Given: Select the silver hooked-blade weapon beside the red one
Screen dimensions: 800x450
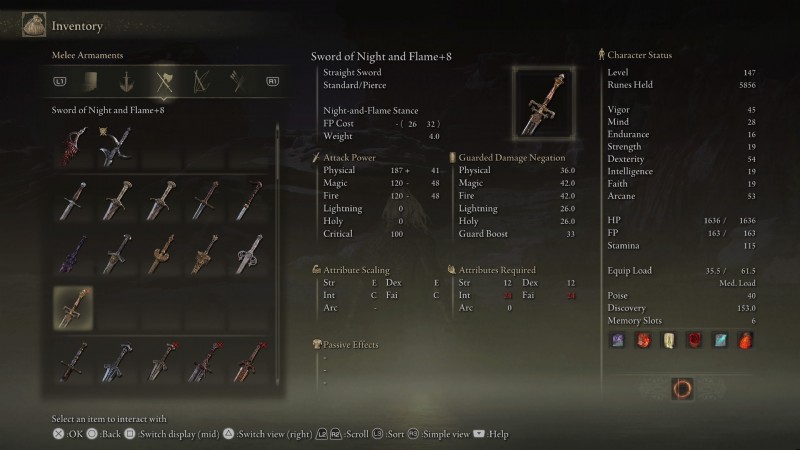Looking at the screenshot, I should (x=118, y=145).
